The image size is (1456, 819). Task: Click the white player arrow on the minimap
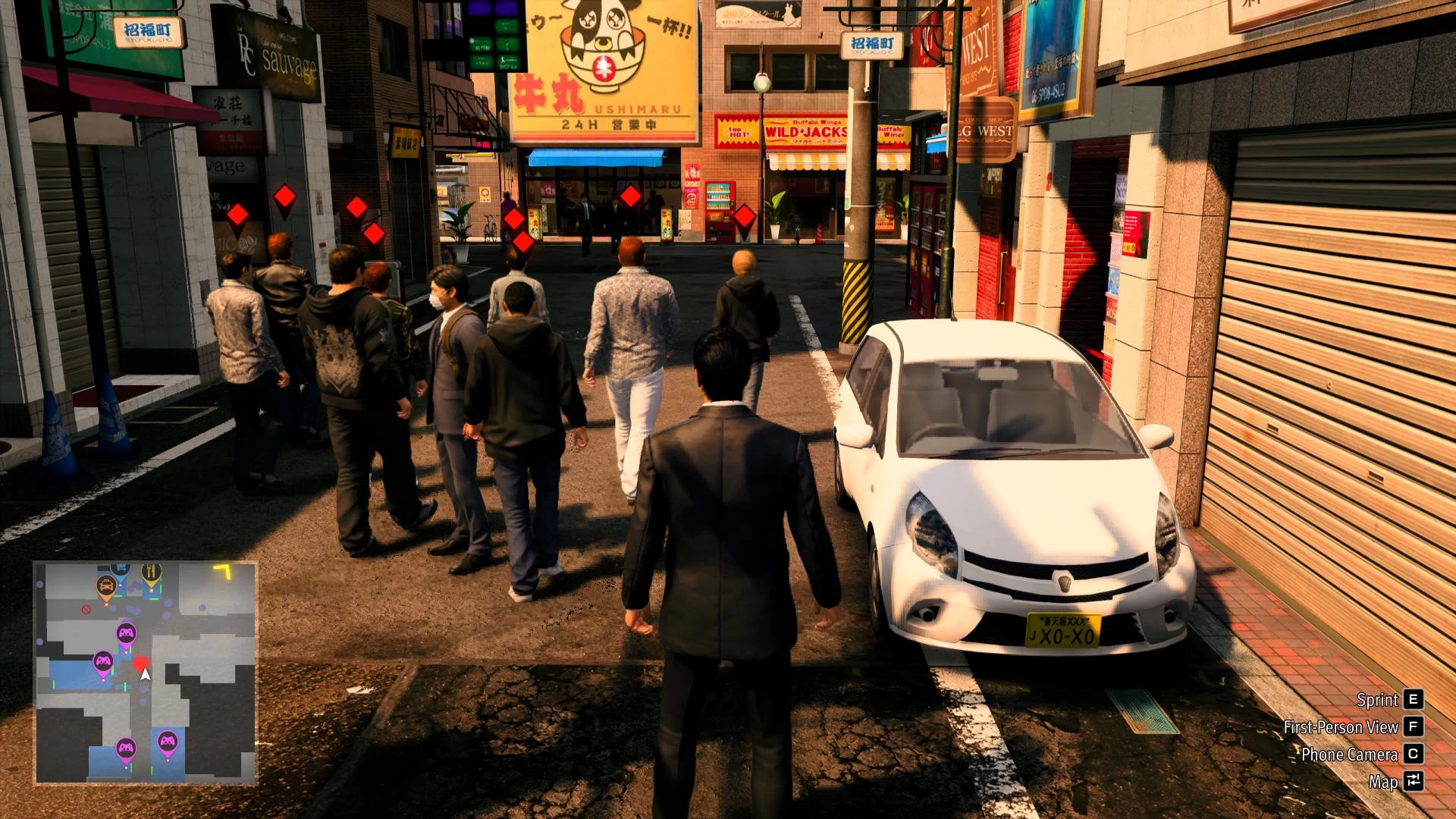pos(146,675)
